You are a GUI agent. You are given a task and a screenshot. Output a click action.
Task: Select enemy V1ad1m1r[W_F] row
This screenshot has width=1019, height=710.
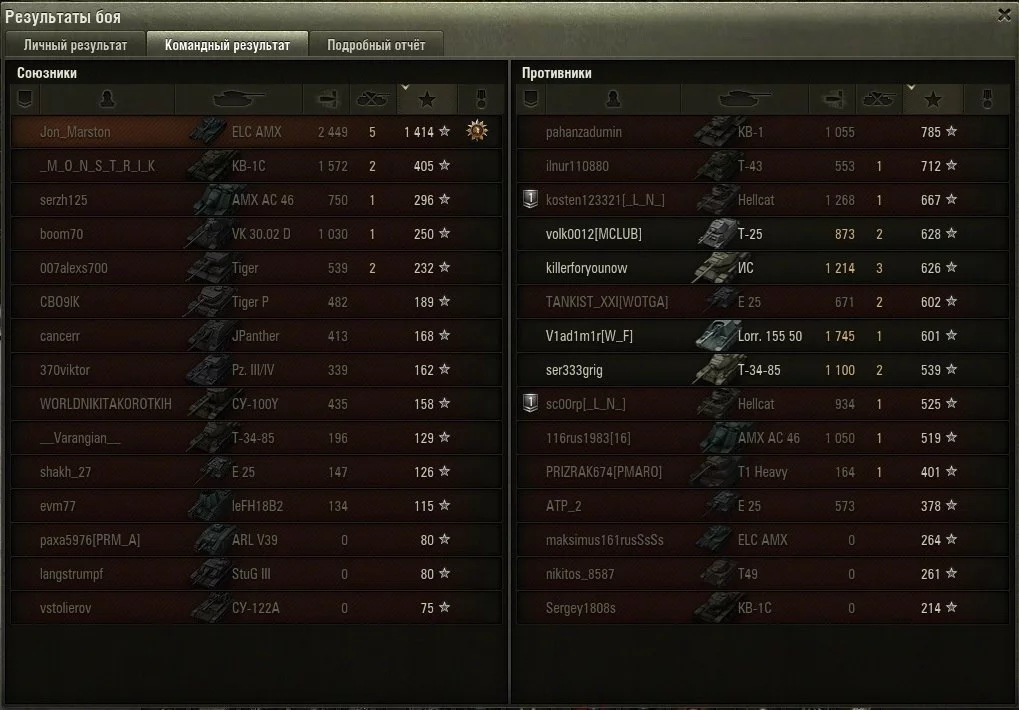click(589, 336)
